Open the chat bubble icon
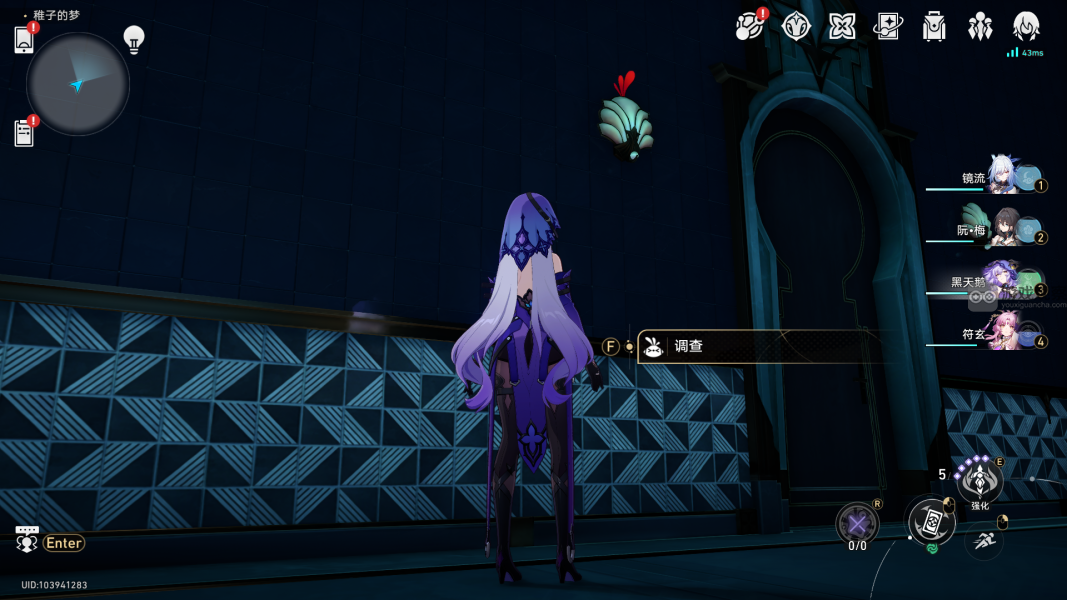 click(27, 540)
